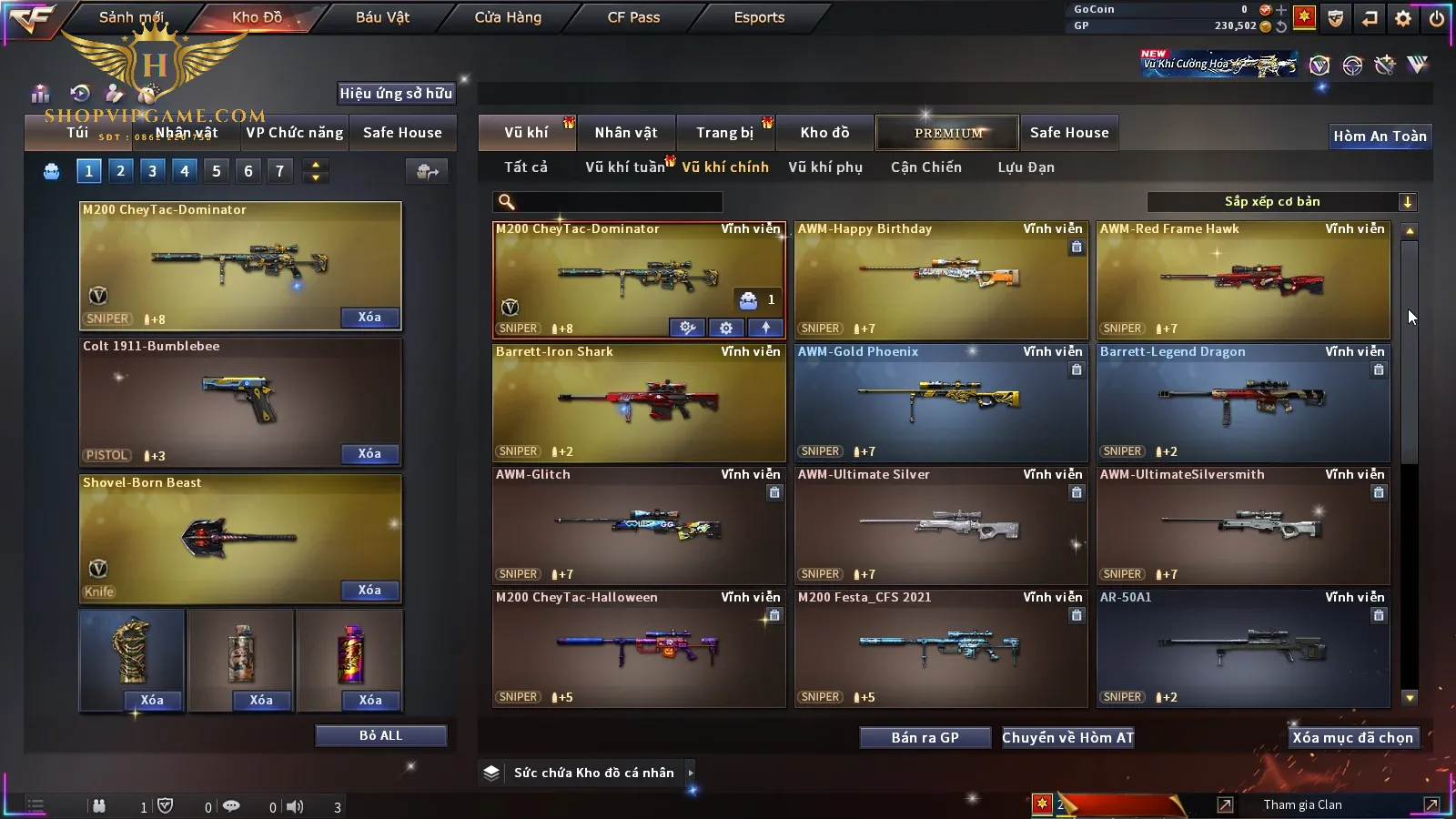Expand Sức chứa Kho đồ cá nhân

[691, 773]
